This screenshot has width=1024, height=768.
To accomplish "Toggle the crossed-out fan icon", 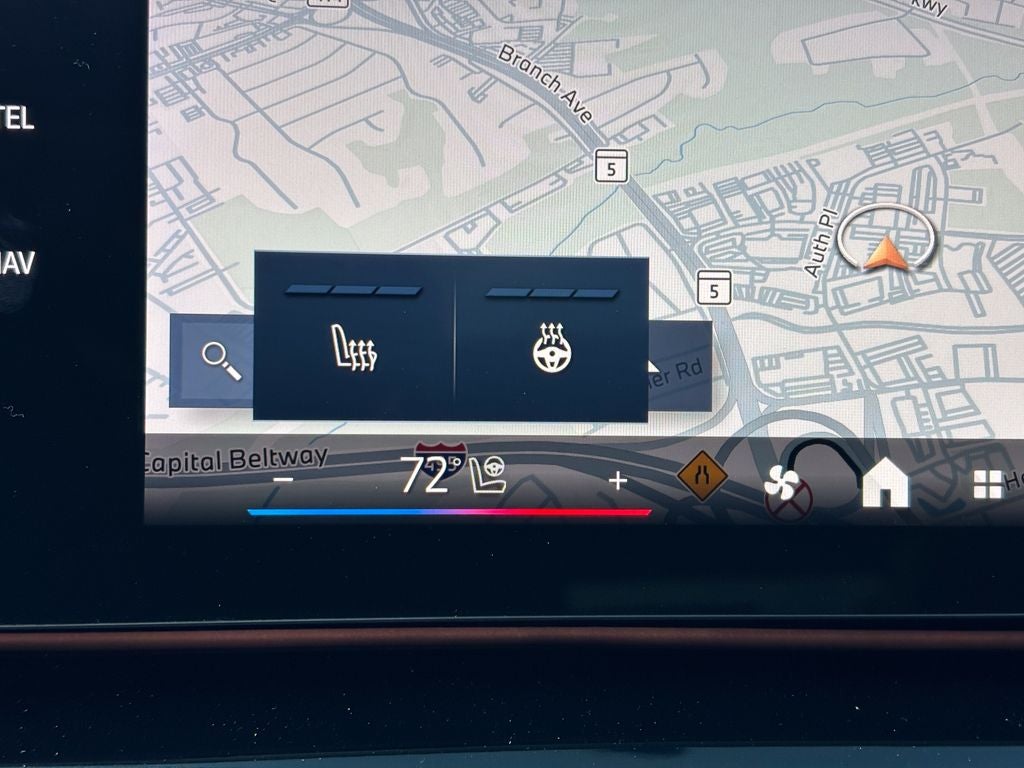I will point(787,490).
